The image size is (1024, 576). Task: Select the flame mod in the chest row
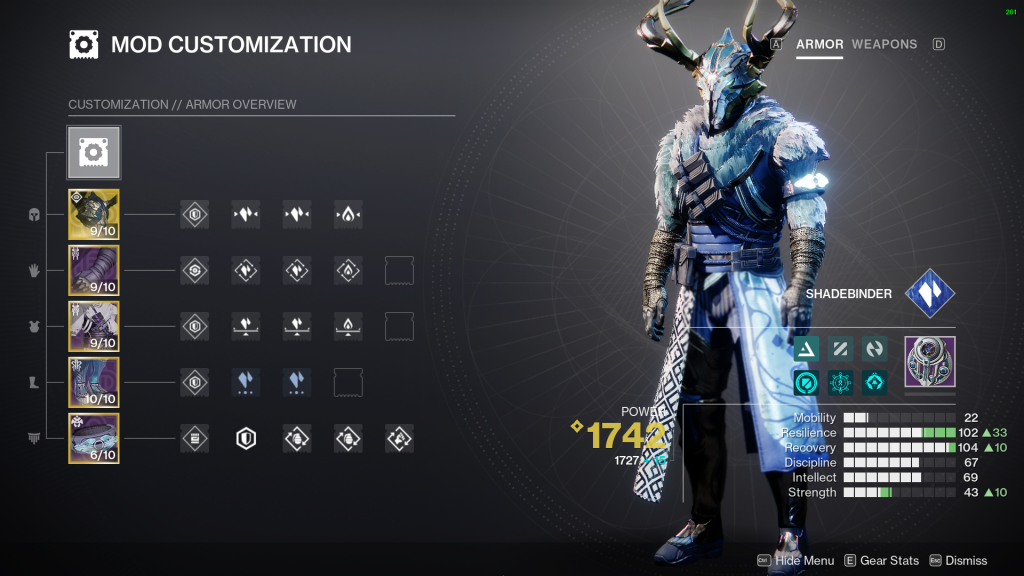pos(348,326)
